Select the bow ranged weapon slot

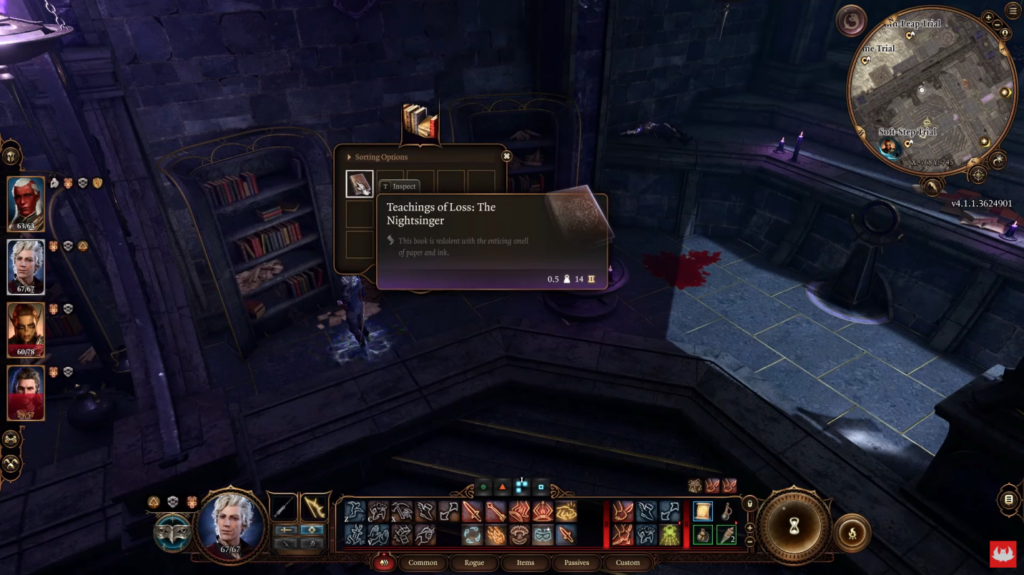315,507
